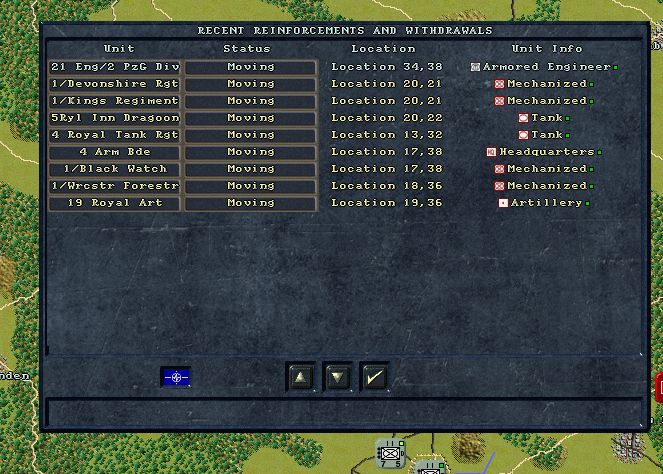Pick the 5Ryl Inn Dragoon unit row
The height and width of the screenshot is (474, 663).
click(114, 118)
